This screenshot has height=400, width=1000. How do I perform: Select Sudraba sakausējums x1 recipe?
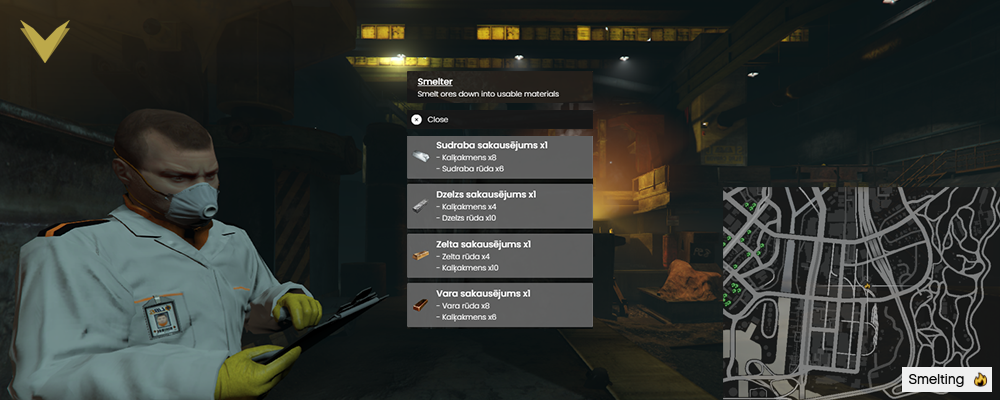[x=500, y=157]
